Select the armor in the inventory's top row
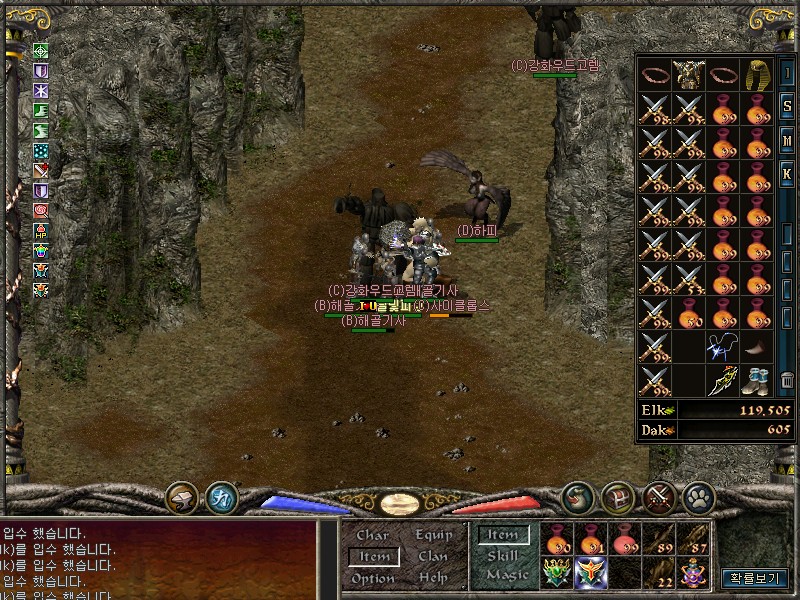Screen dimensions: 800x600 point(688,74)
